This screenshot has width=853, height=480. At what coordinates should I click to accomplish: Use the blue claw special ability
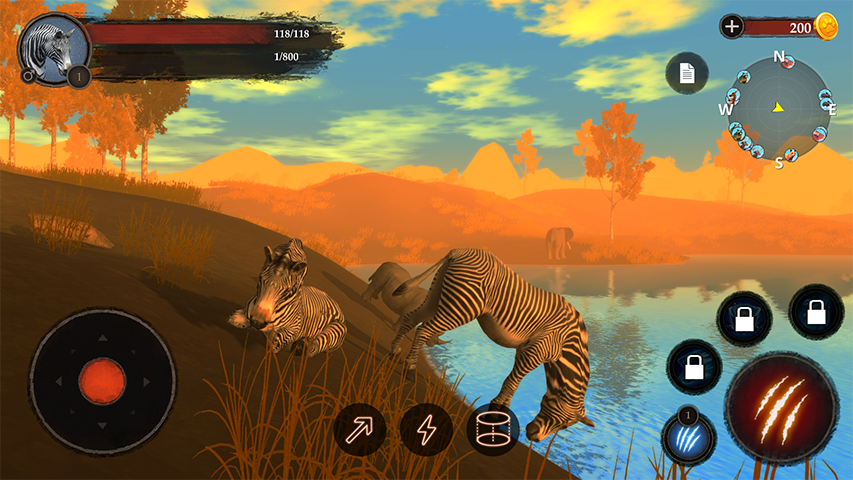coord(689,438)
